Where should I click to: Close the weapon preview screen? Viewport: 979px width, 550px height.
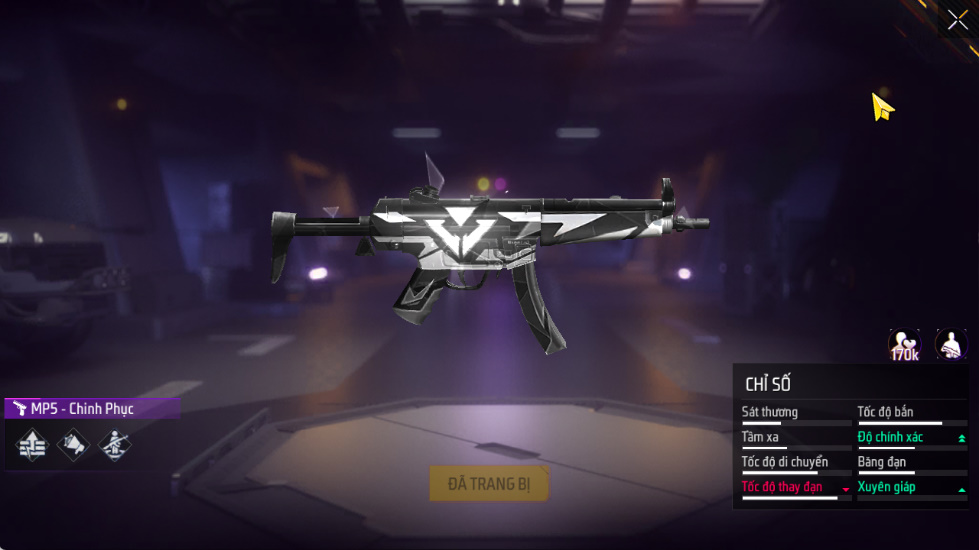[957, 20]
